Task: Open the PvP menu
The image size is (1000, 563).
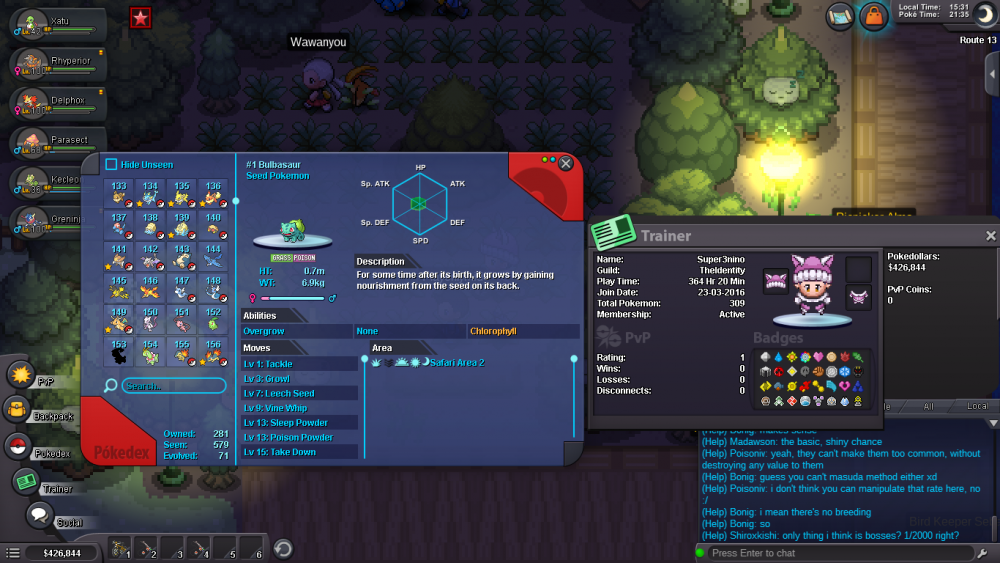Action: click(x=22, y=375)
